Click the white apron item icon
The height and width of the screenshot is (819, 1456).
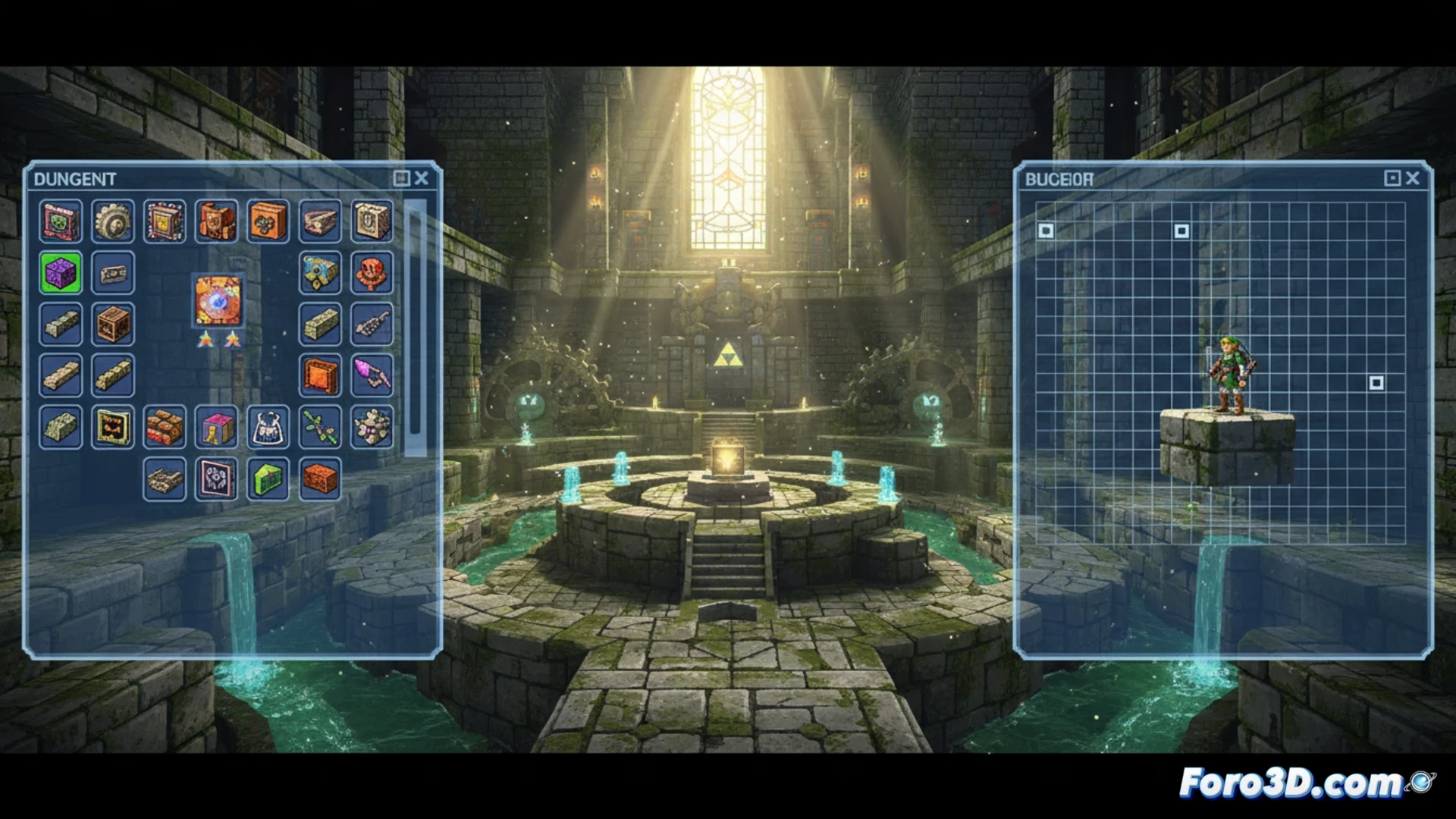268,428
